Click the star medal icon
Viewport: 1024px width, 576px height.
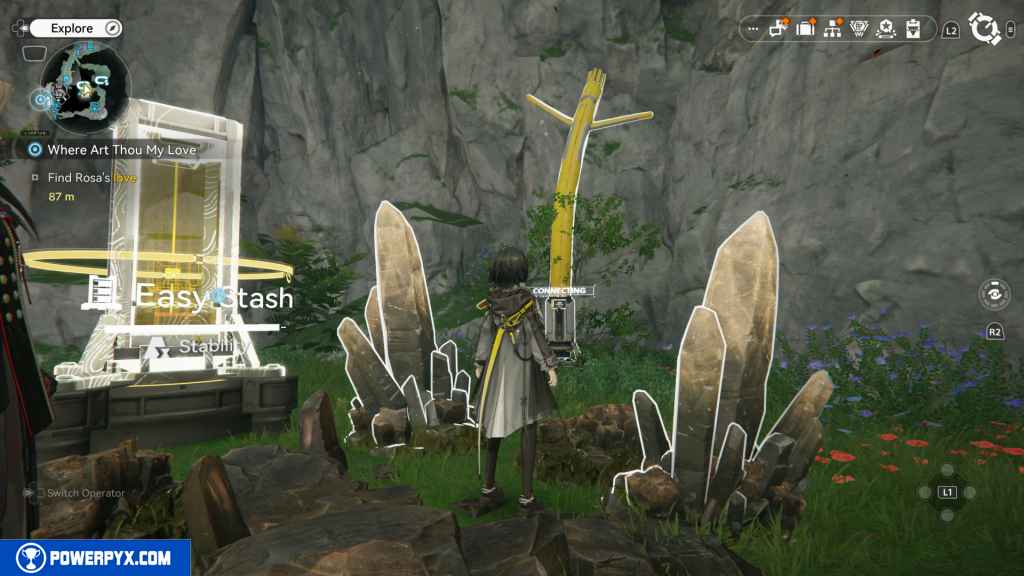(886, 29)
